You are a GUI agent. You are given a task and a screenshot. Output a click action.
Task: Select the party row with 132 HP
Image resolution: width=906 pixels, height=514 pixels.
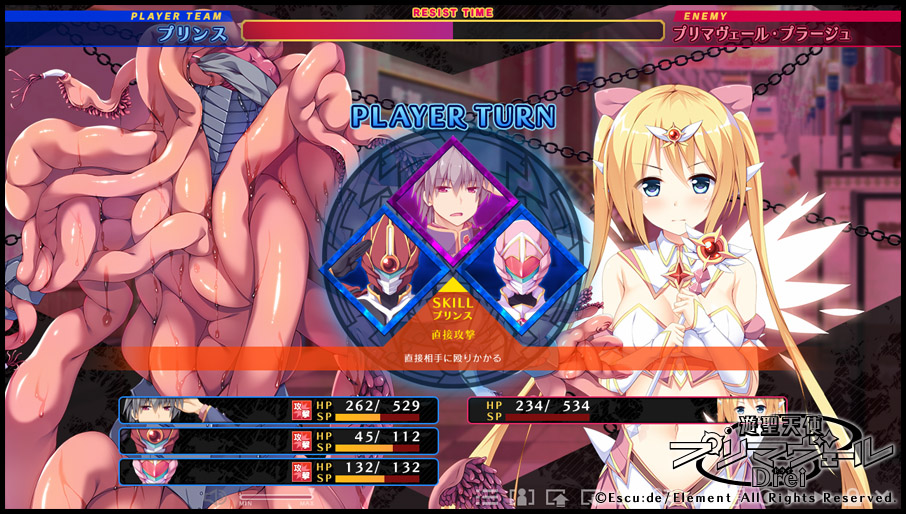(279, 471)
